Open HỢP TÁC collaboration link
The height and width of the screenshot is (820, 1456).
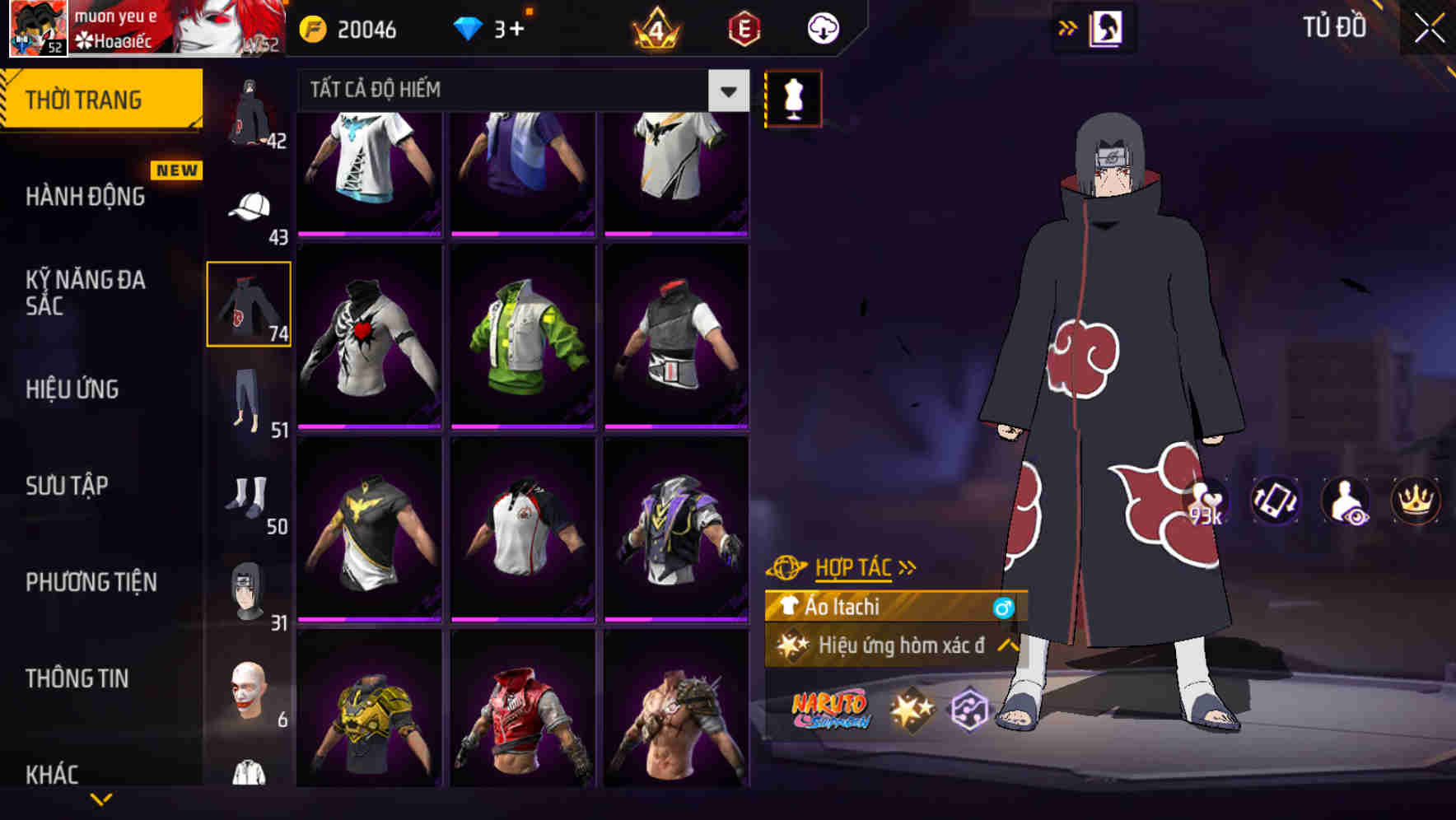(x=851, y=566)
